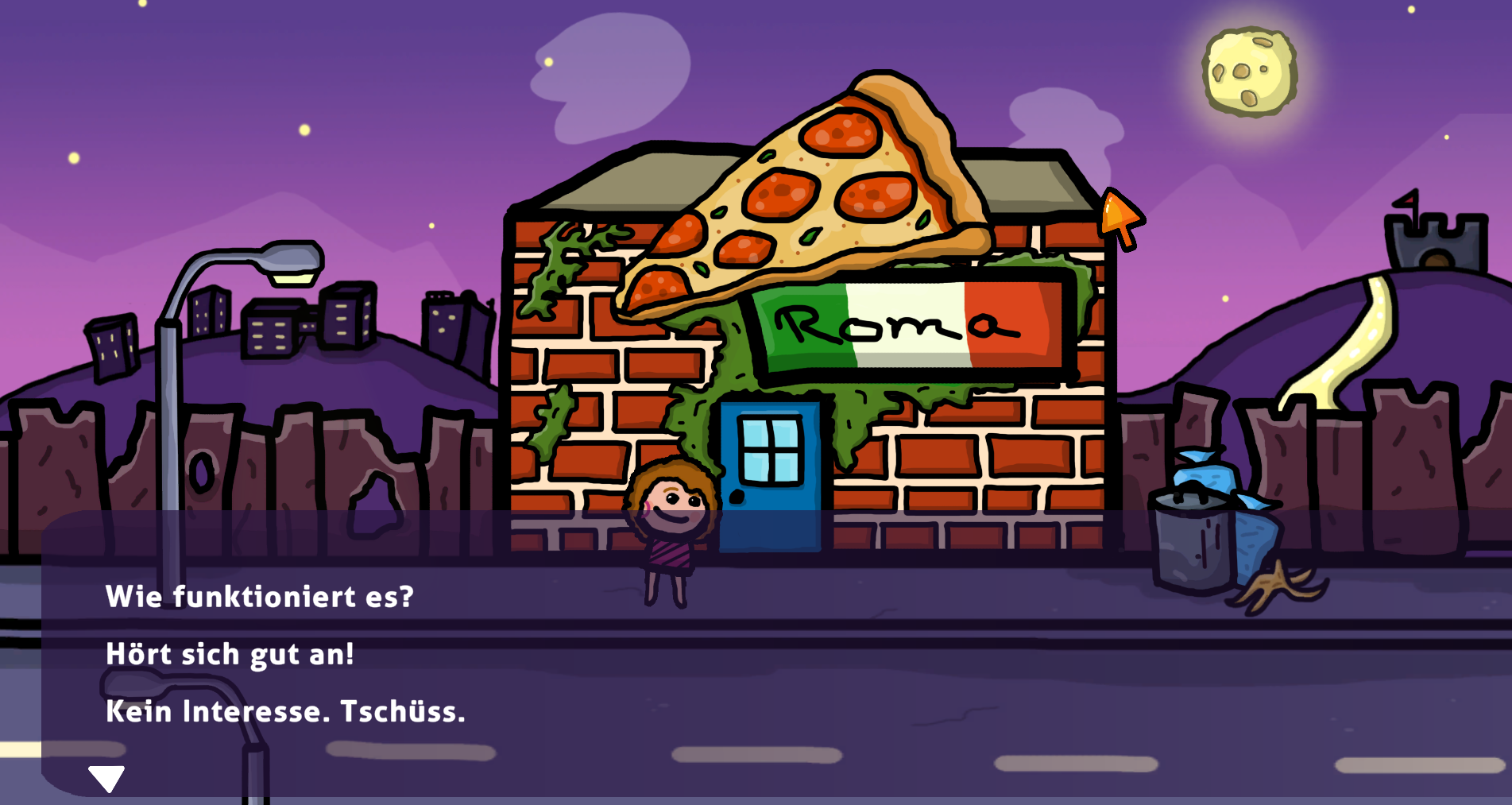Choose the reply "Wie funktioniert es?"

259,597
